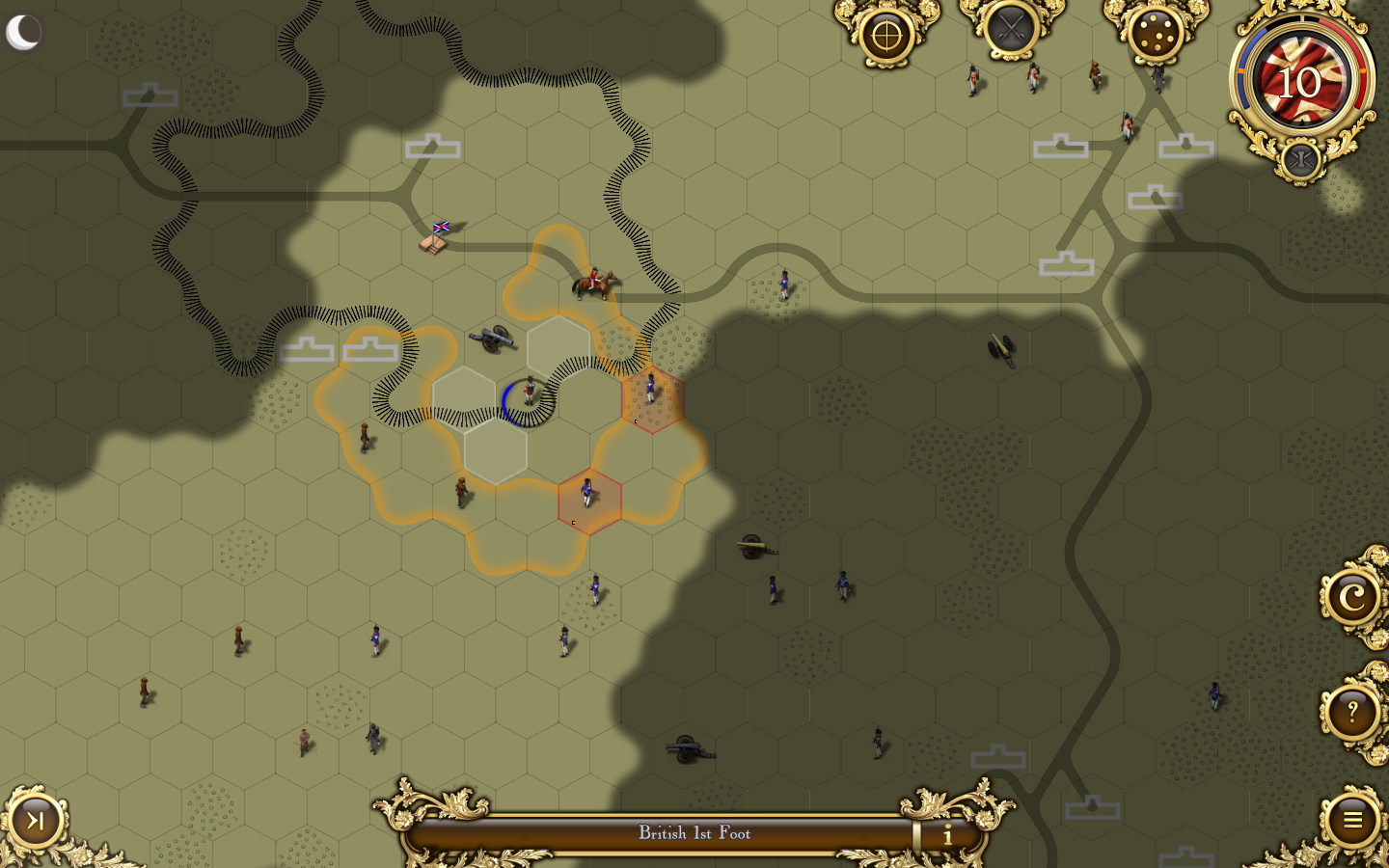Click the crescent moon night icon

(23, 32)
